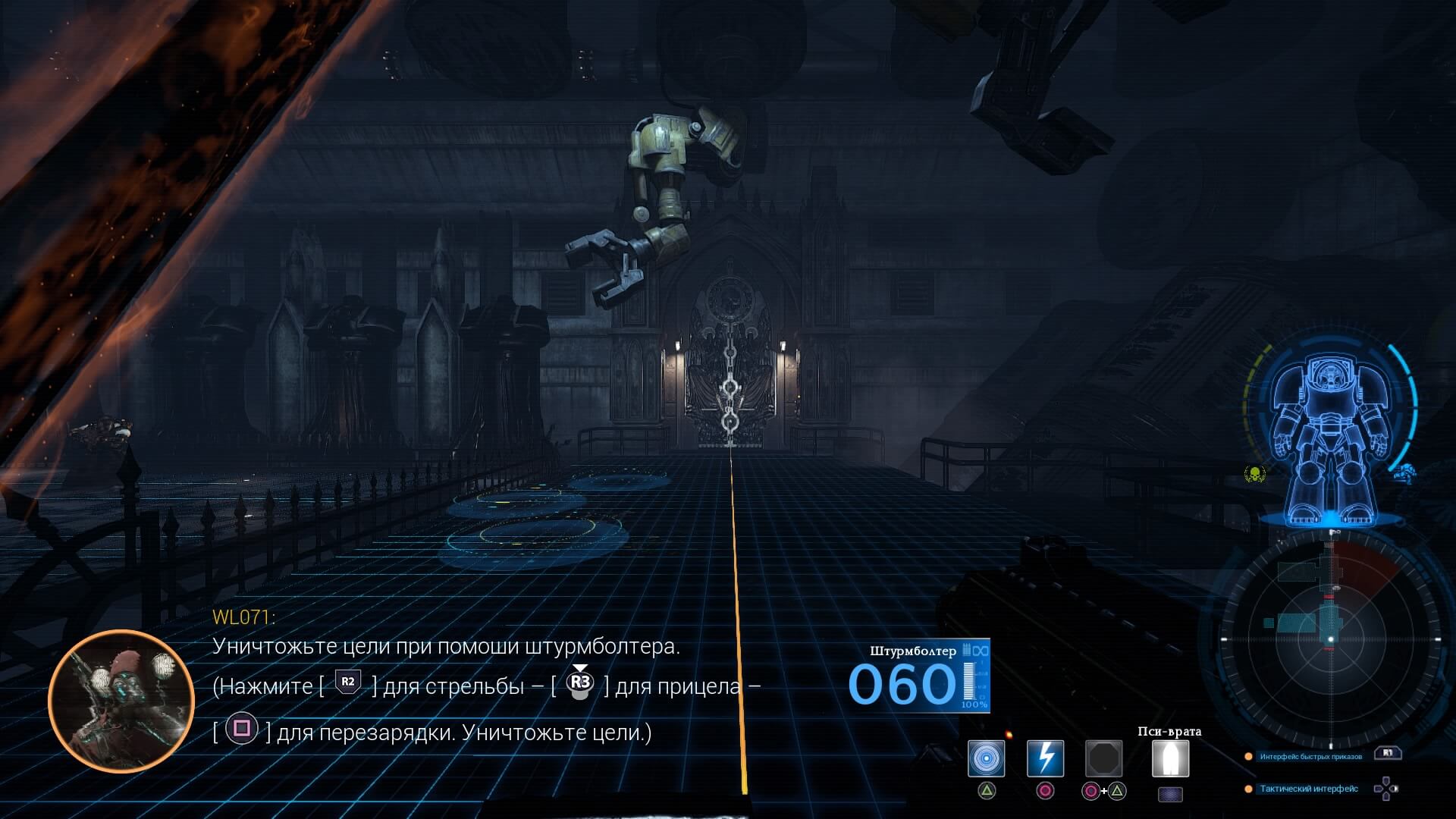This screenshot has width=1456, height=819.
Task: Select the blue Terminator armor status display
Action: point(1330,443)
